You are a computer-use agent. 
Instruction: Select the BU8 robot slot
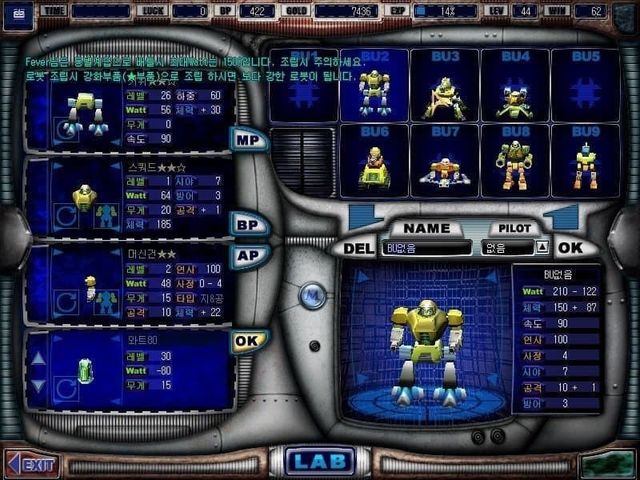[515, 162]
